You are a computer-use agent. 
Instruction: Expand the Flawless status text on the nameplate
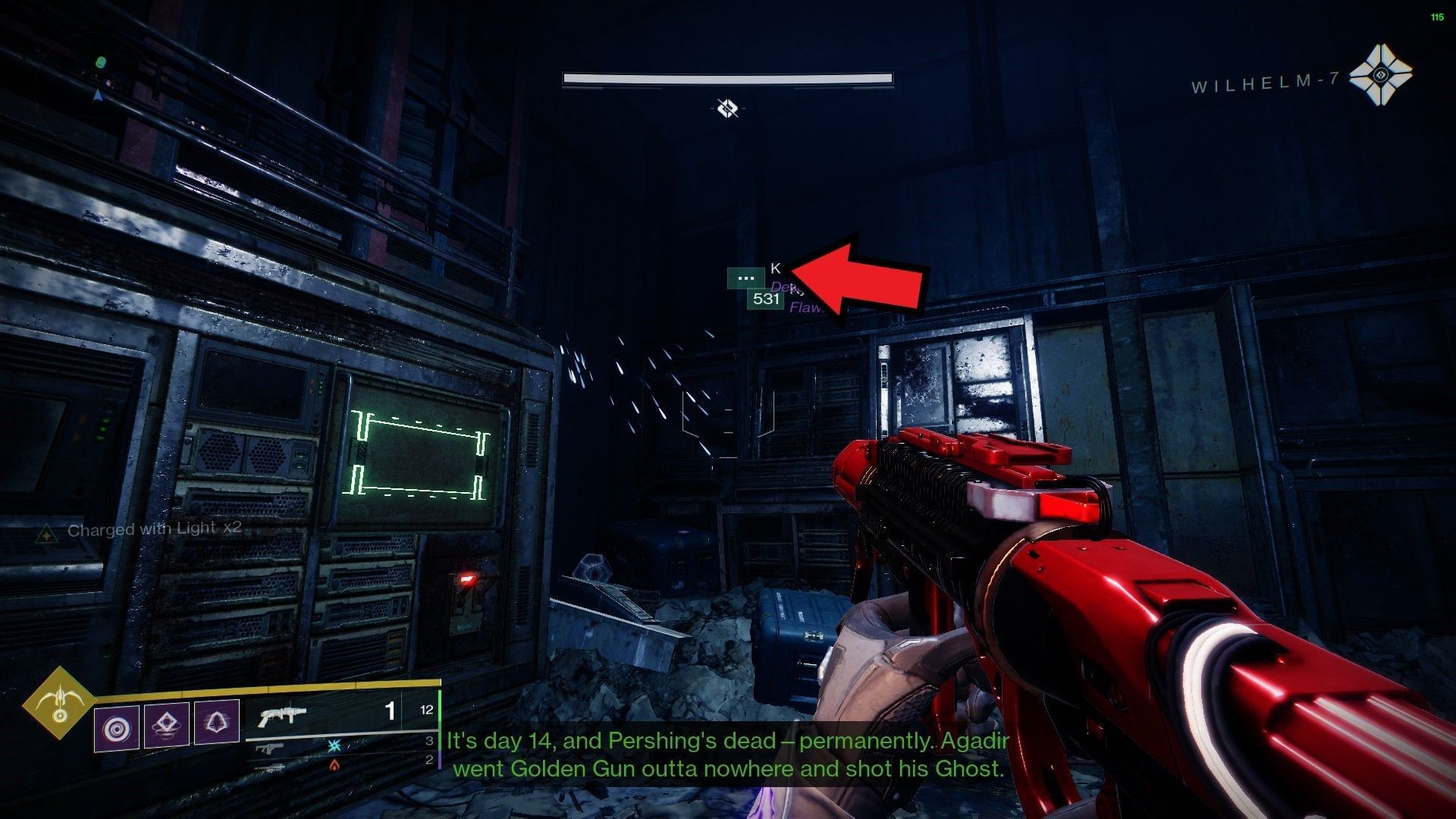804,308
